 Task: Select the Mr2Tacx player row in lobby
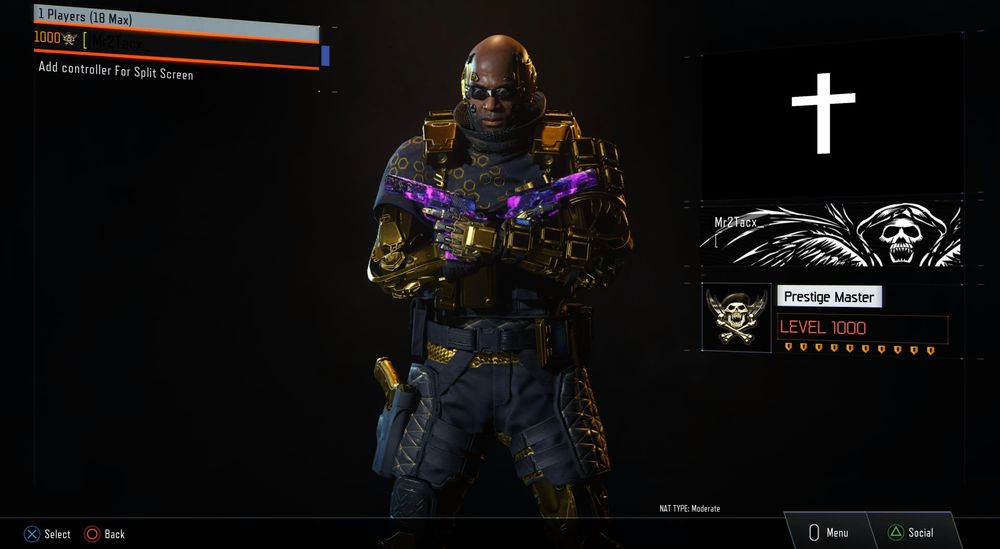point(175,43)
